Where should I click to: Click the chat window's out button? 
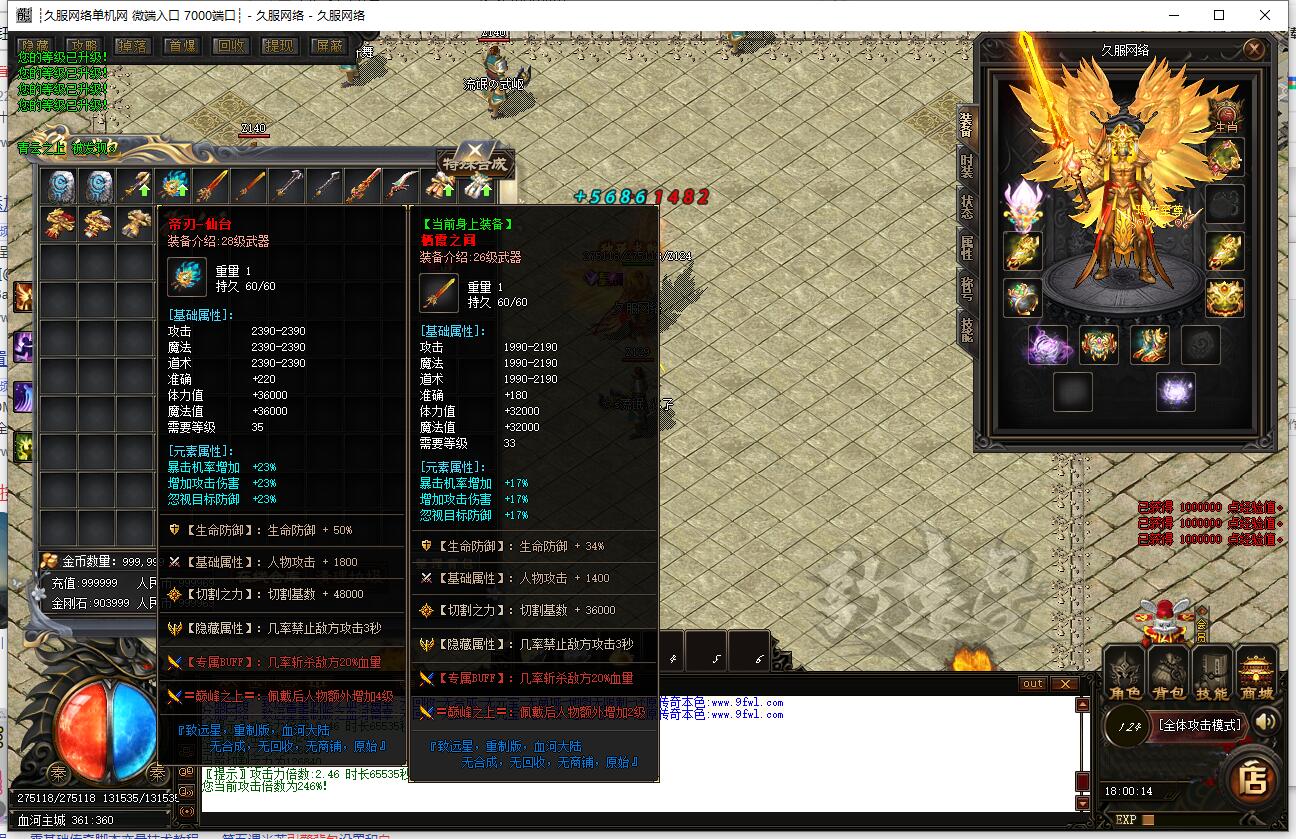coord(1033,684)
